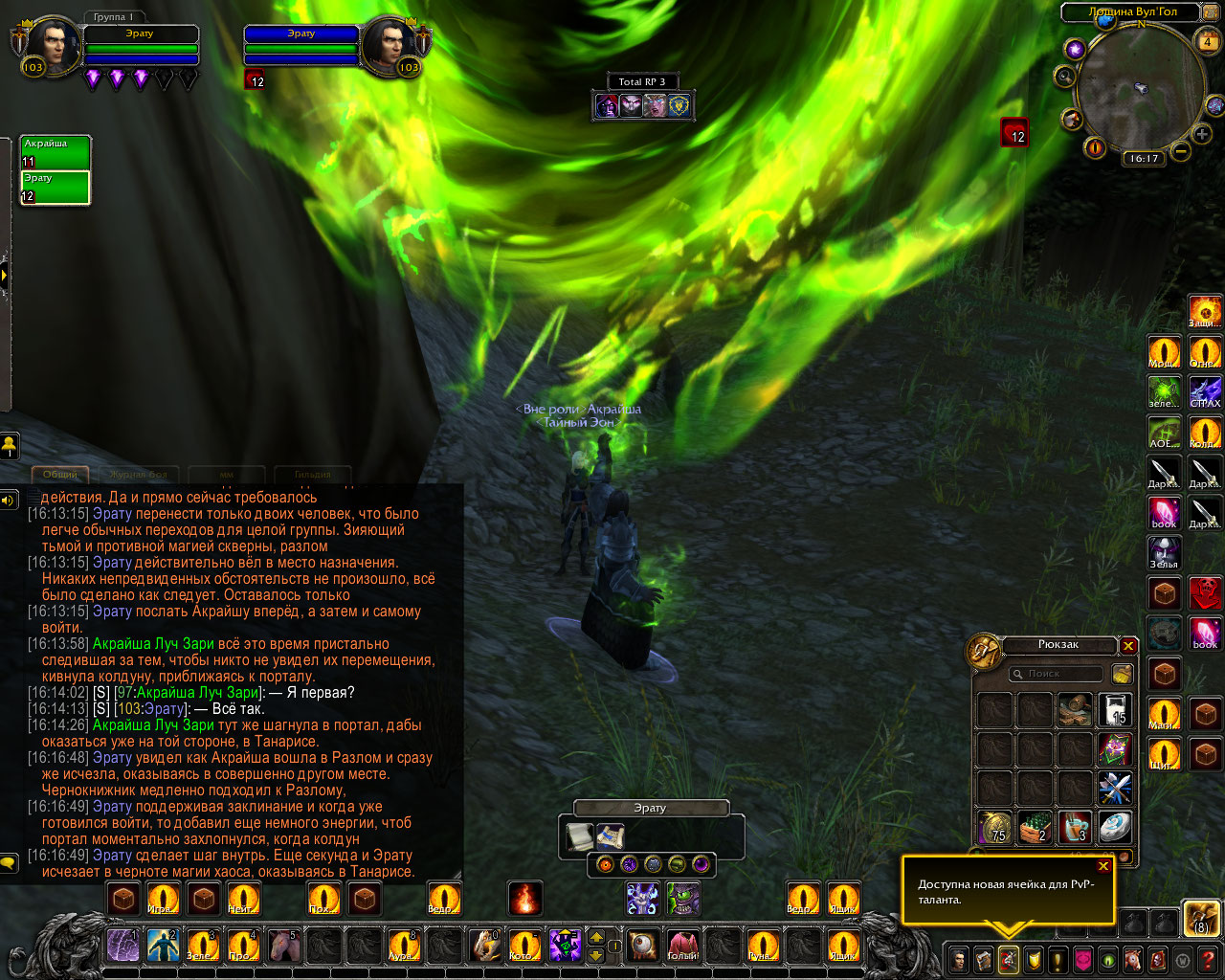Dismiss the PvP talent slot notification
The height and width of the screenshot is (980, 1225).
coord(1103,866)
